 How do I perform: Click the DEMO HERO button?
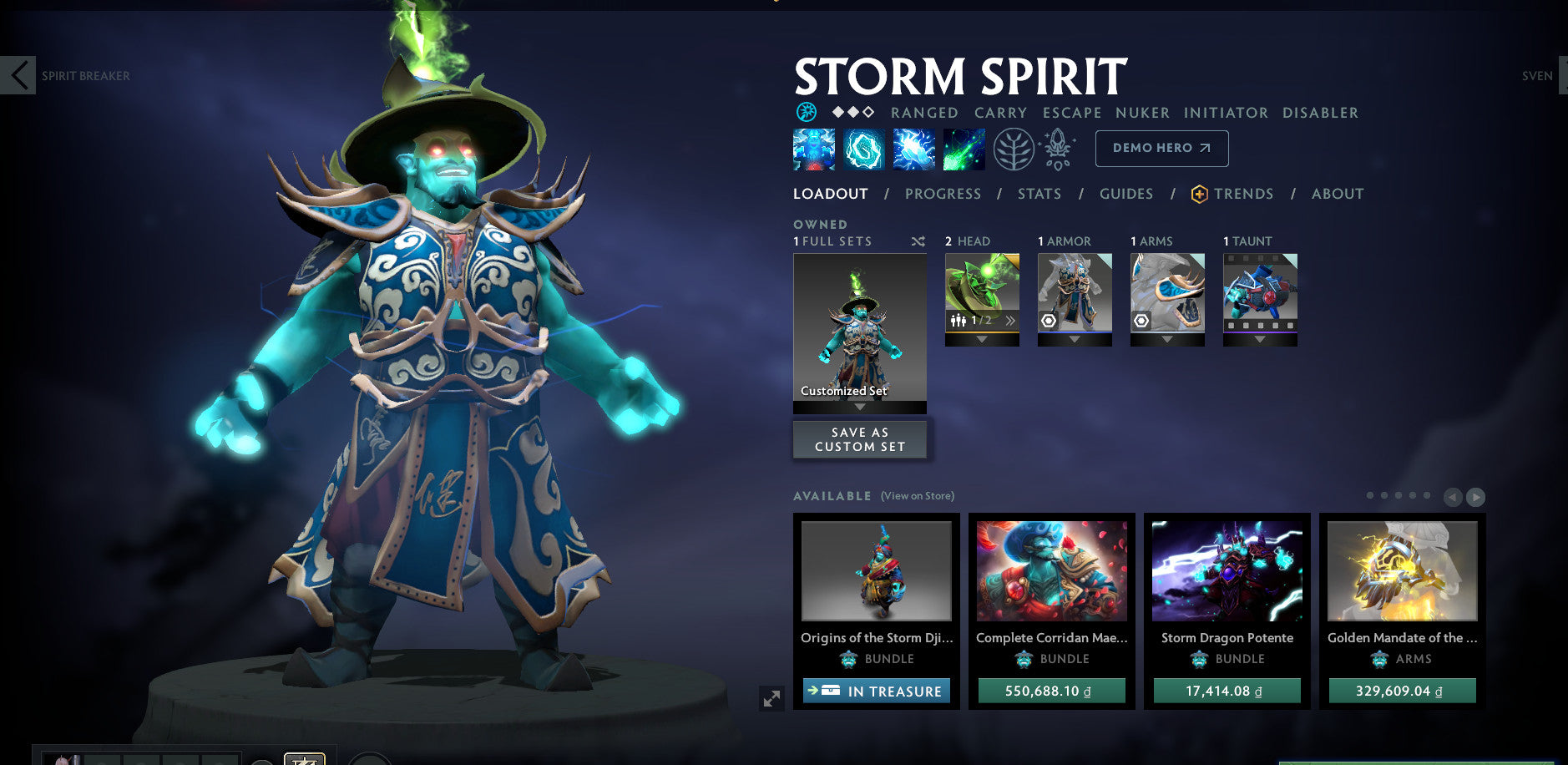pyautogui.click(x=1161, y=148)
